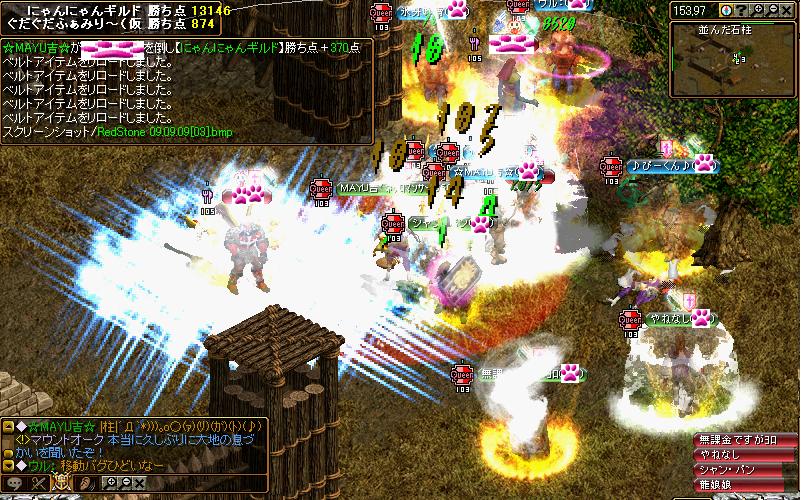Image resolution: width=802 pixels, height=500 pixels.
Task: Click the chat log bottom arrow button
Action: tap(10, 466)
